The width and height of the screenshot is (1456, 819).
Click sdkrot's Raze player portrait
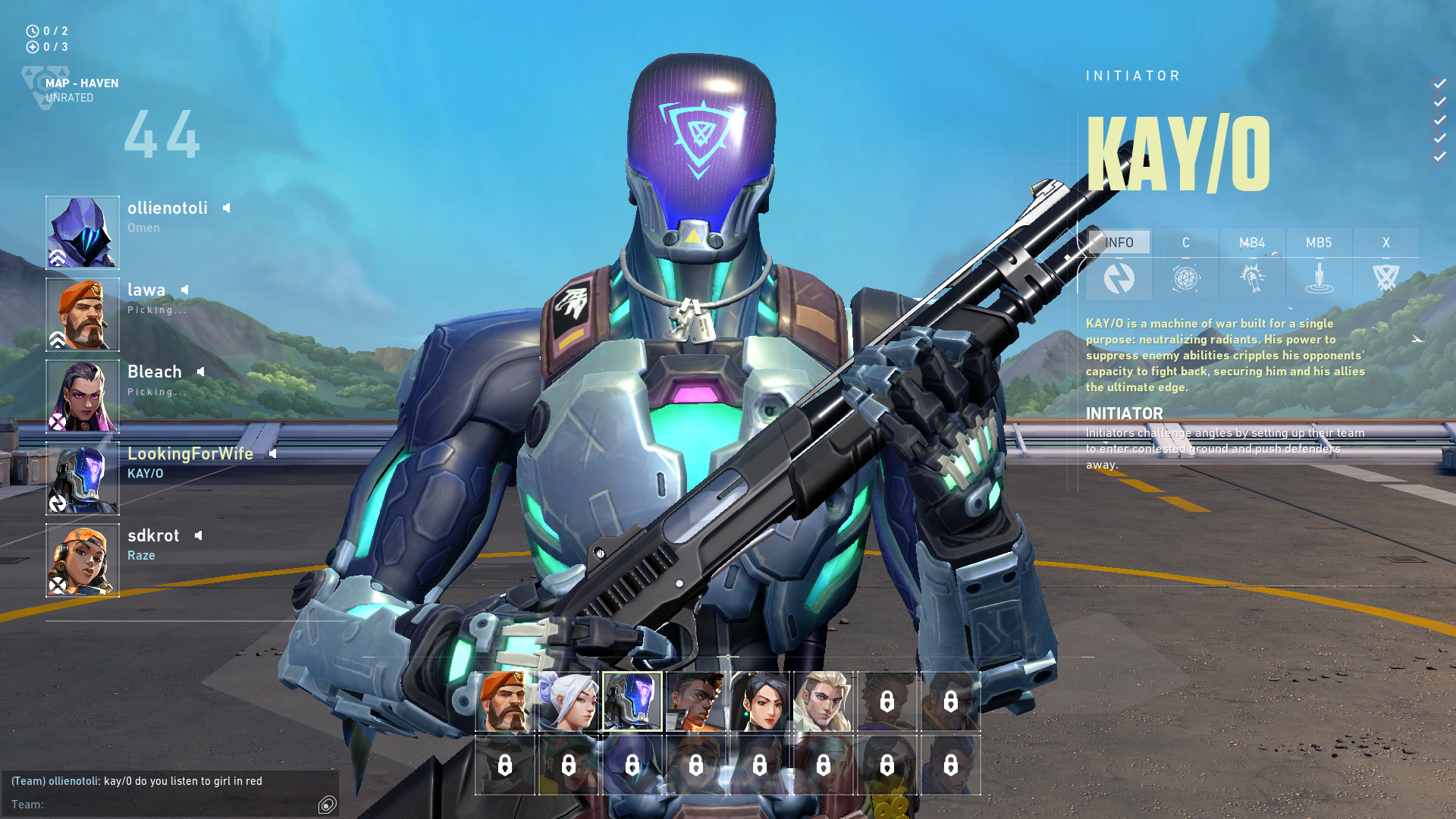coord(83,560)
